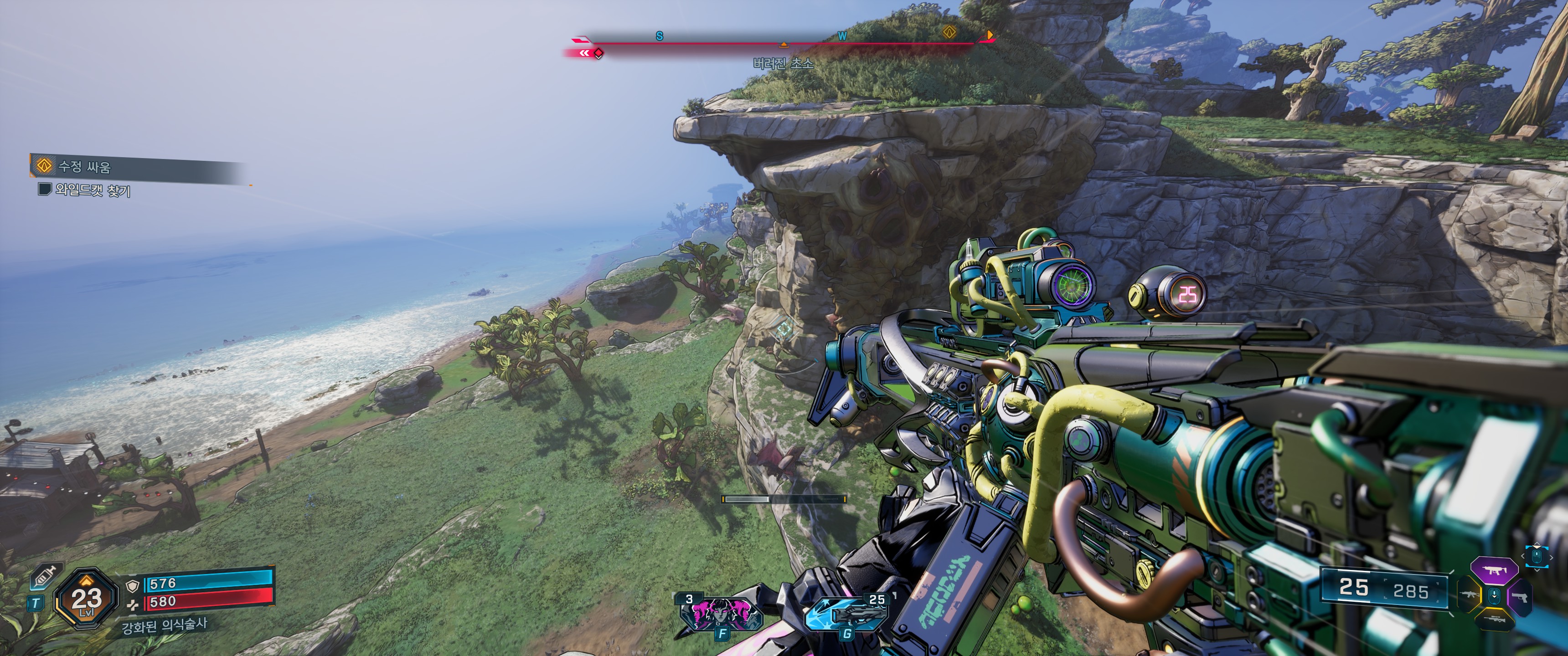Screen dimensions: 1568x656
Task: Select the 버려진 초소 compass location marker
Action: click(784, 45)
